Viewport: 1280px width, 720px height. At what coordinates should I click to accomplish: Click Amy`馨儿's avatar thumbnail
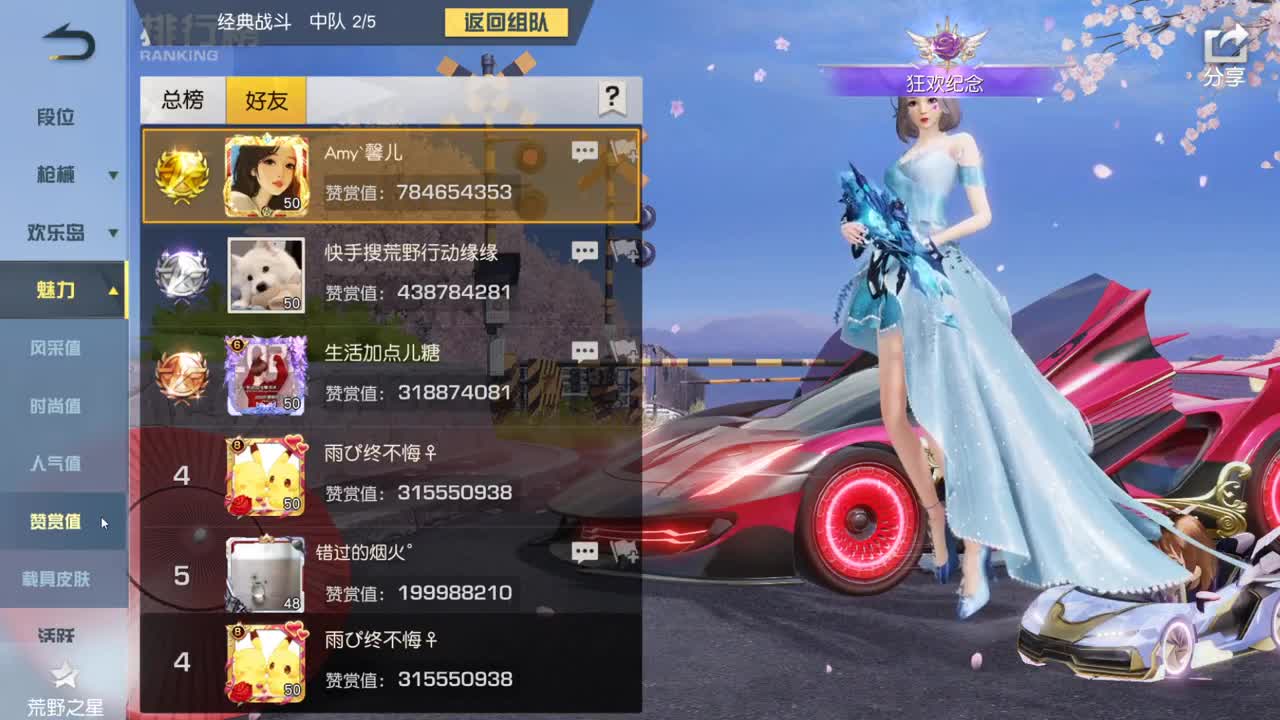tap(266, 175)
